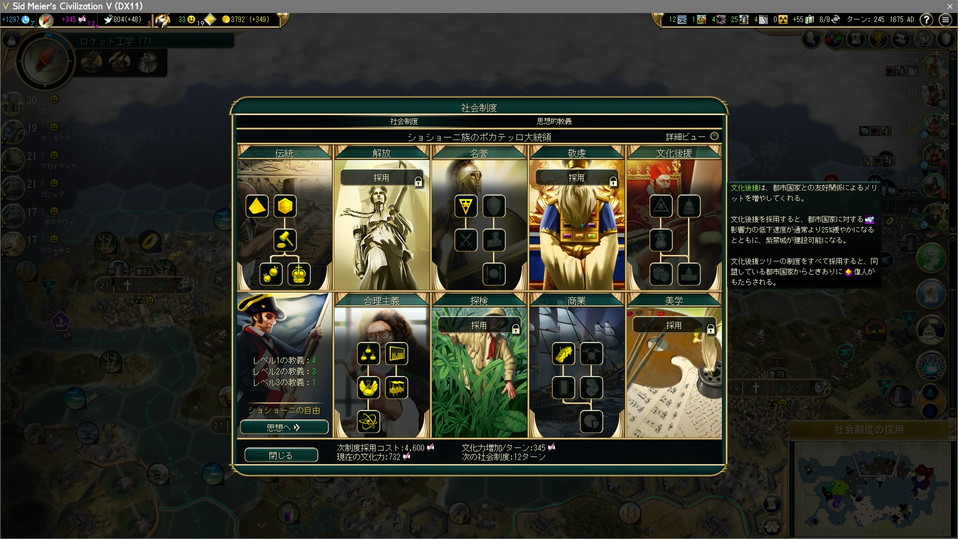Choose the crossed swords policy in 名誉
Viewport: 958px width, 539px height.
(465, 240)
